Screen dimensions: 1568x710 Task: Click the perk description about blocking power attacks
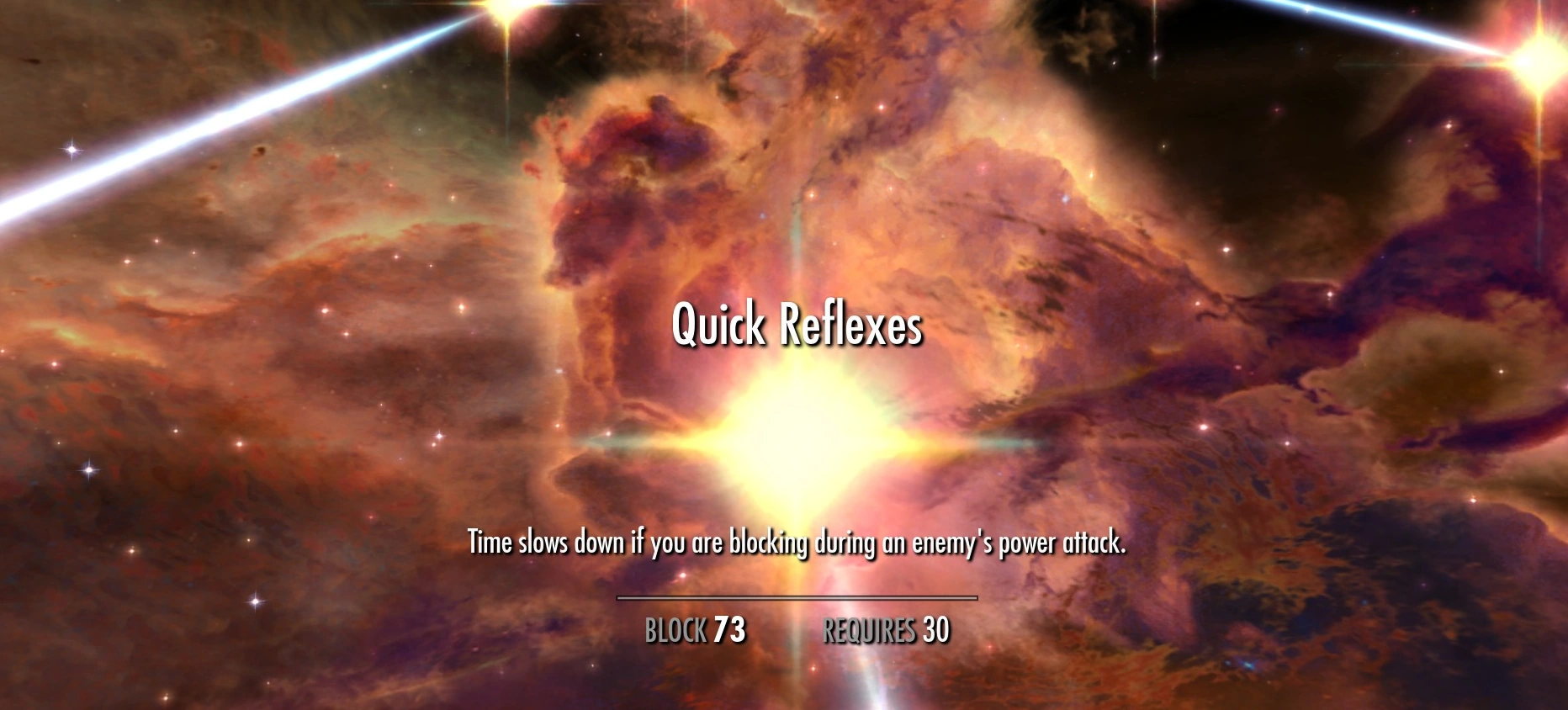pyautogui.click(x=797, y=544)
